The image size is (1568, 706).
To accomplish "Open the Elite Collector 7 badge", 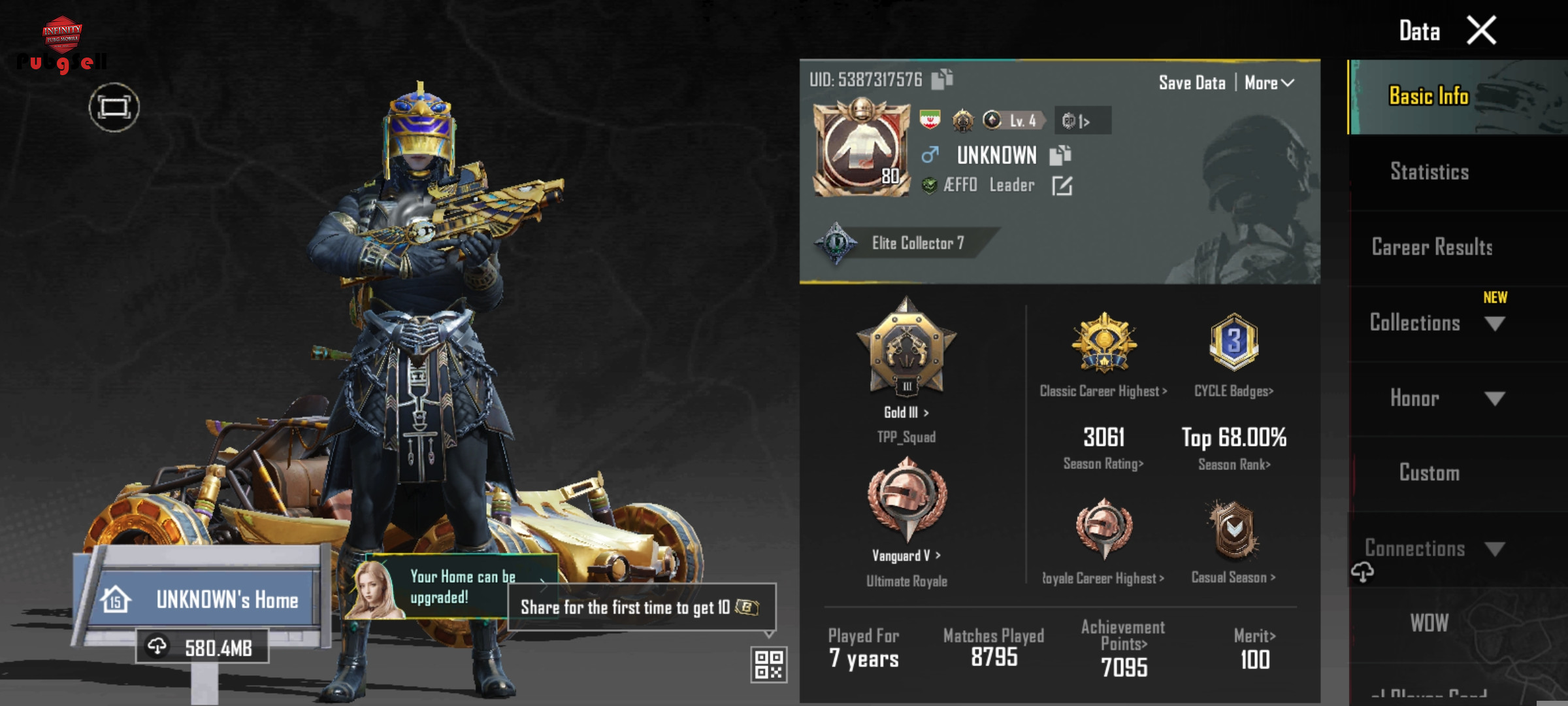I will click(902, 243).
